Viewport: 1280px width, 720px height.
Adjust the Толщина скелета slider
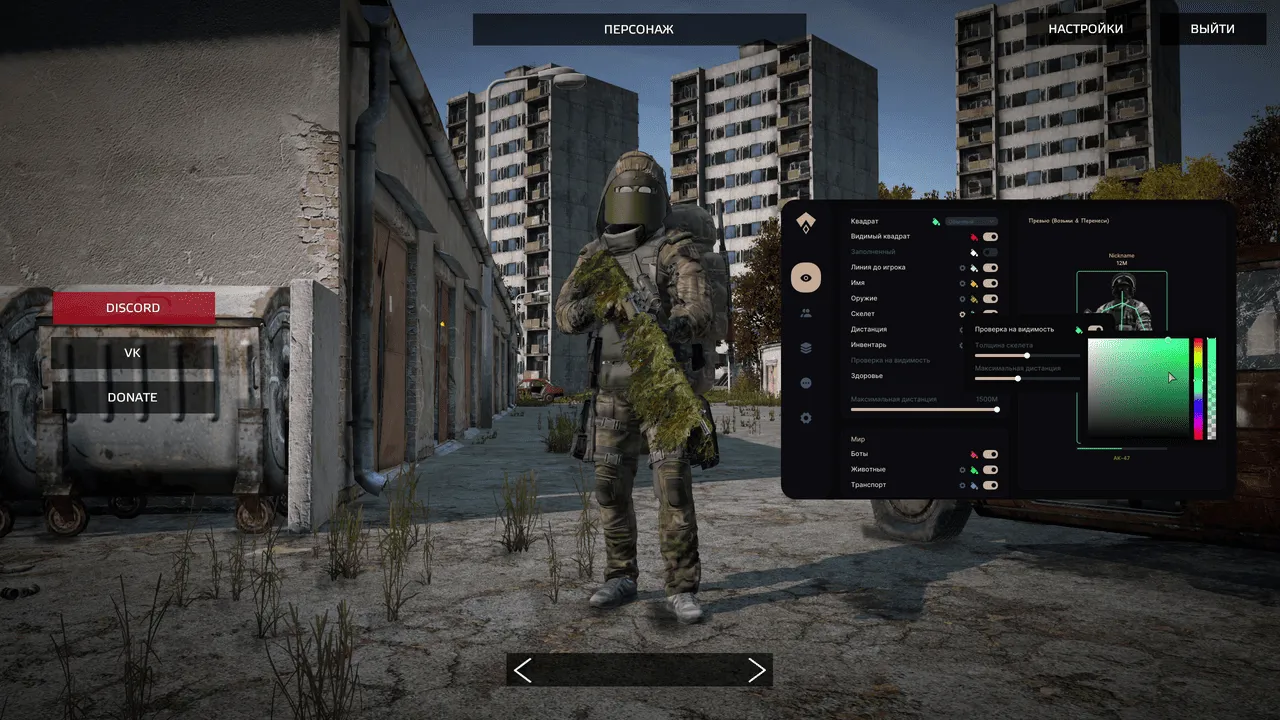1026,355
